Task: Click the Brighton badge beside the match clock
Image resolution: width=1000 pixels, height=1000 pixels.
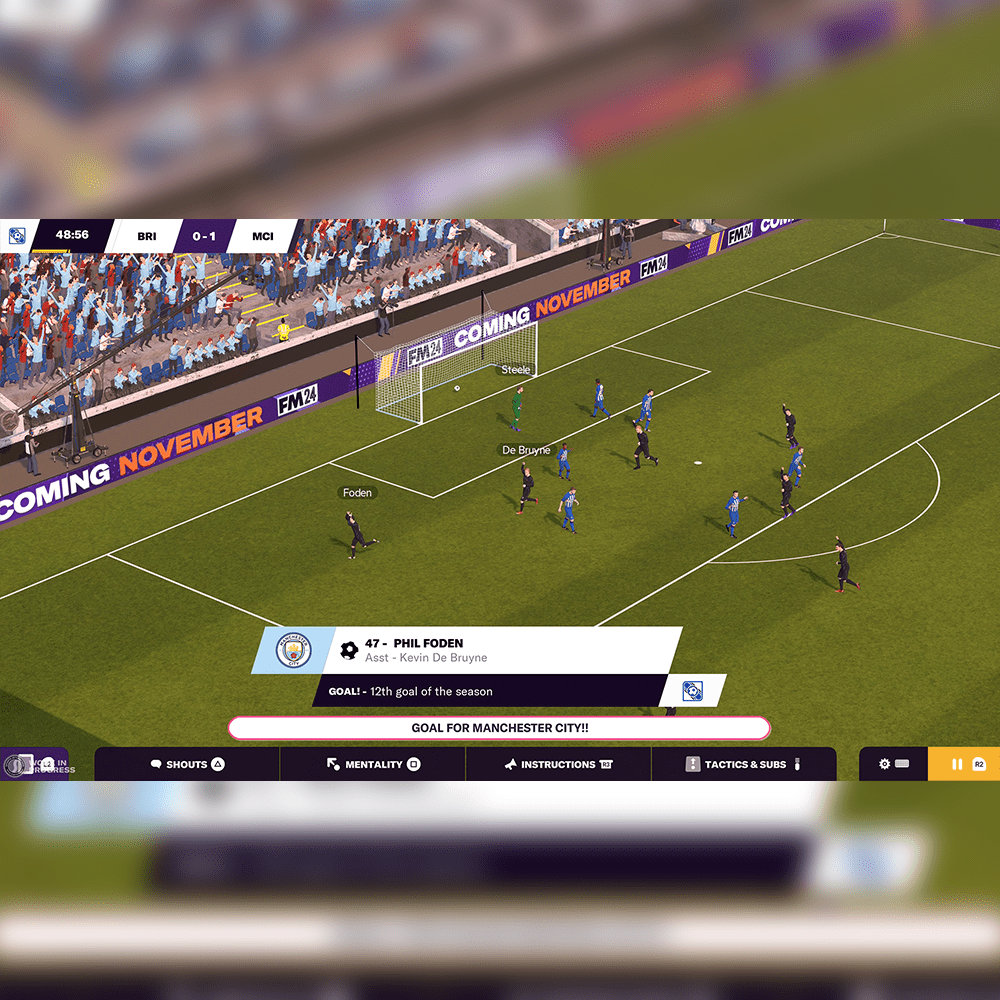Action: tap(17, 236)
